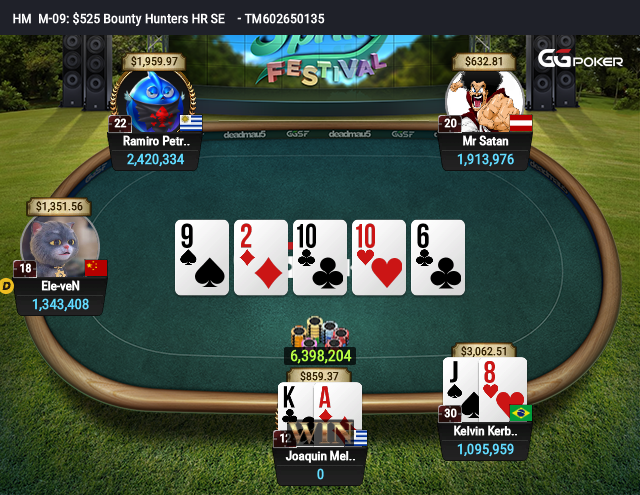Click the nine of spades board card
This screenshot has width=640, height=495.
click(x=202, y=257)
